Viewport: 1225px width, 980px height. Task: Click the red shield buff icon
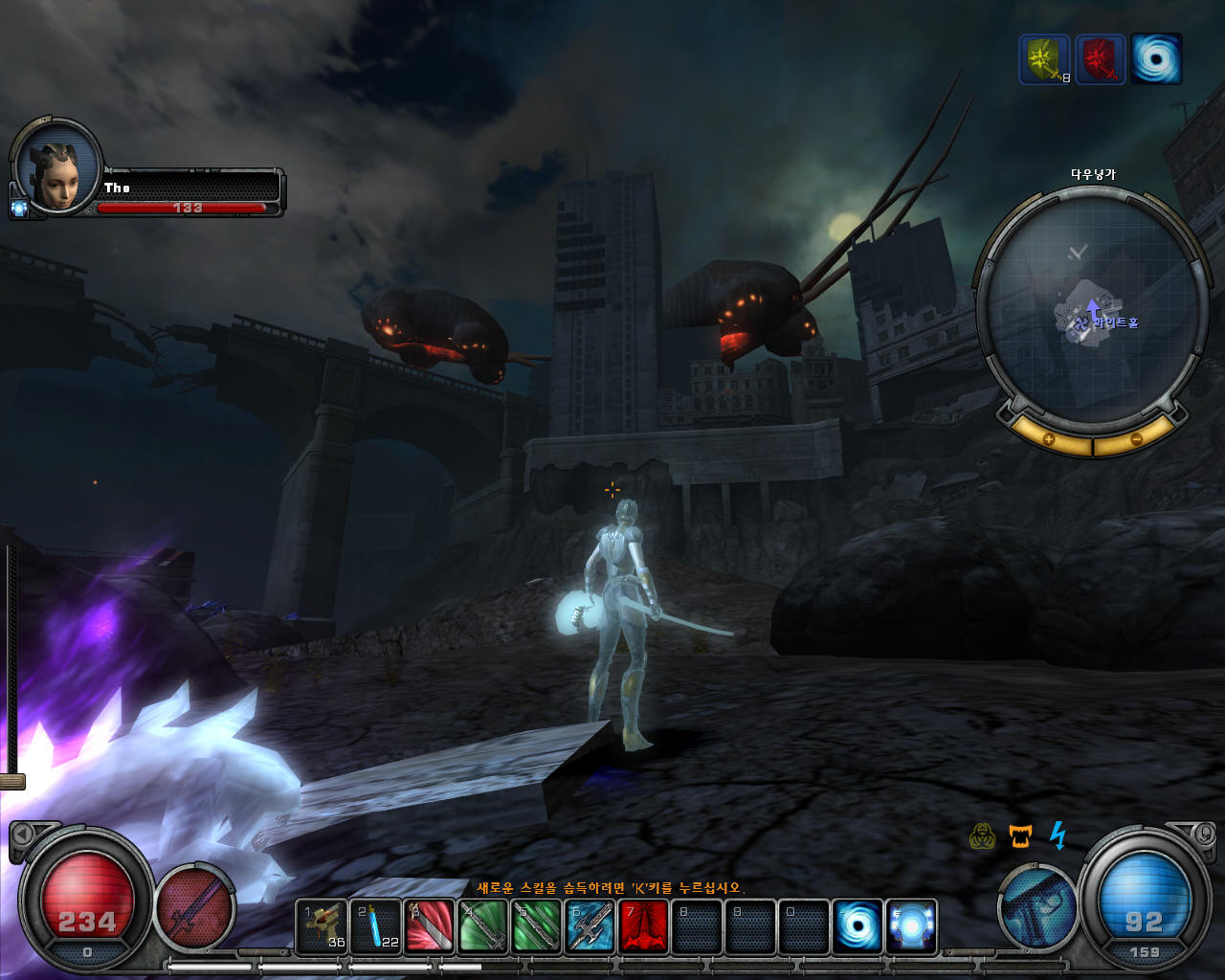pos(1100,59)
